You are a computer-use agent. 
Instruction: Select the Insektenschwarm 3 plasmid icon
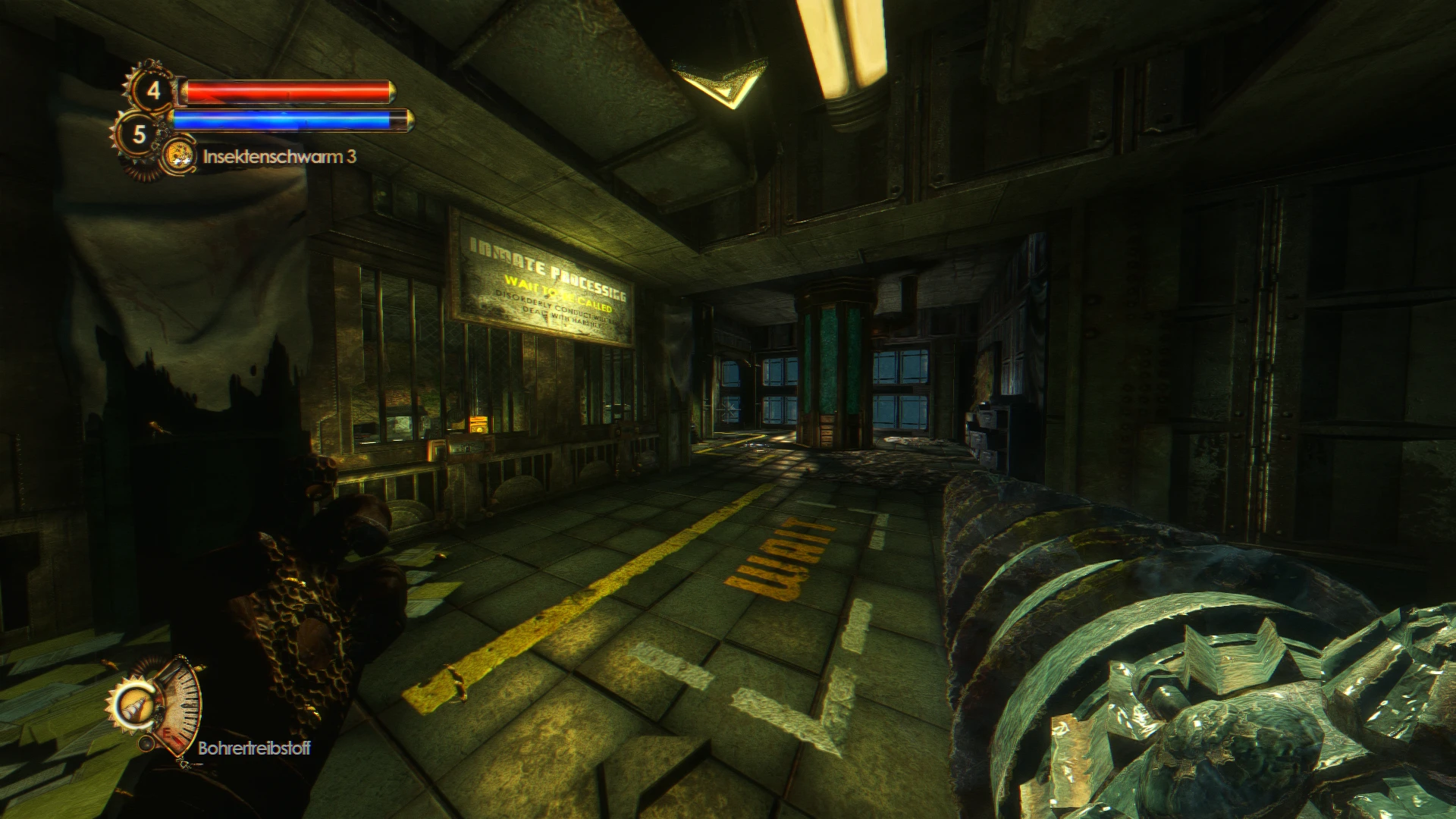click(179, 157)
